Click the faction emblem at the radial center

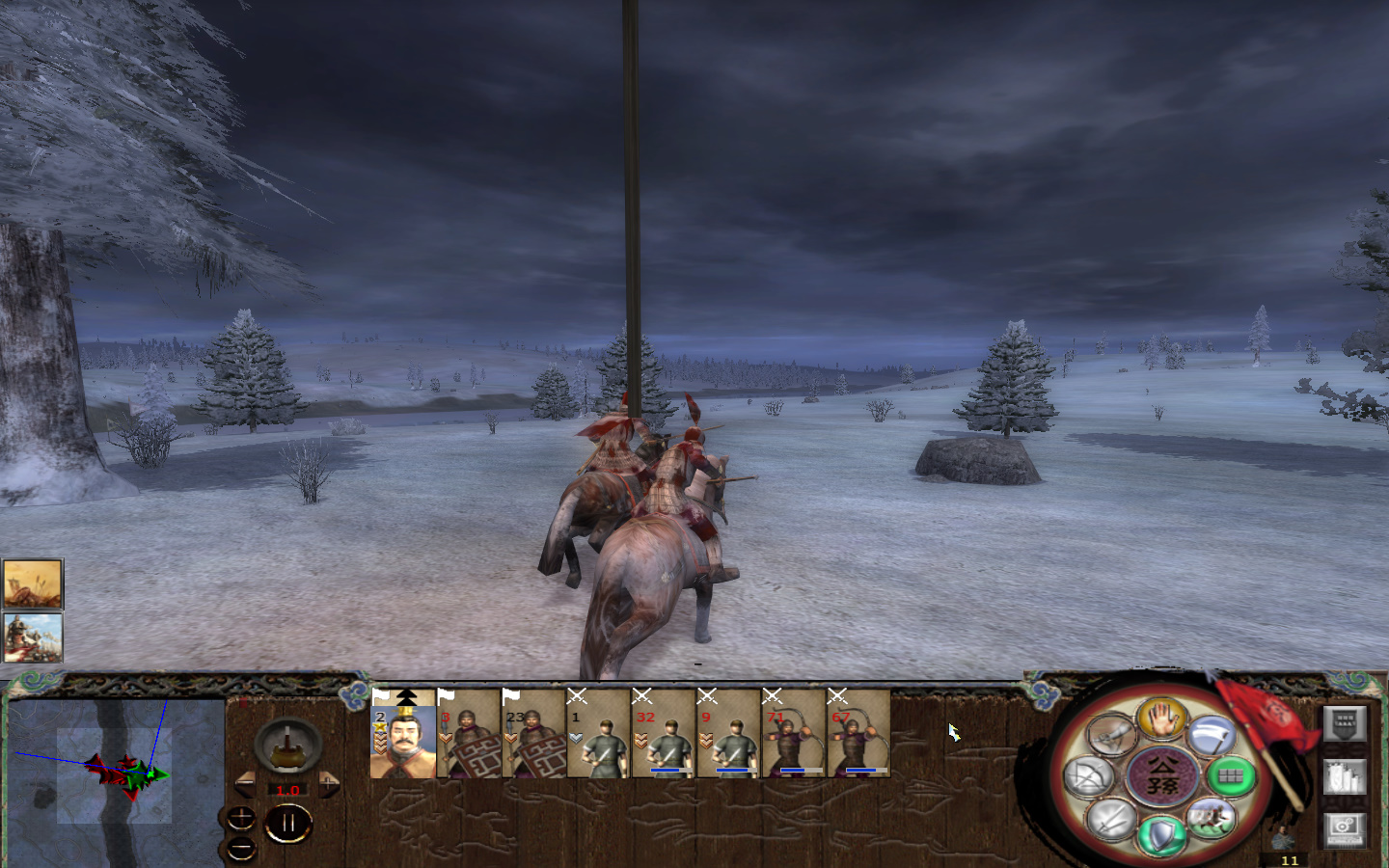(x=1160, y=773)
